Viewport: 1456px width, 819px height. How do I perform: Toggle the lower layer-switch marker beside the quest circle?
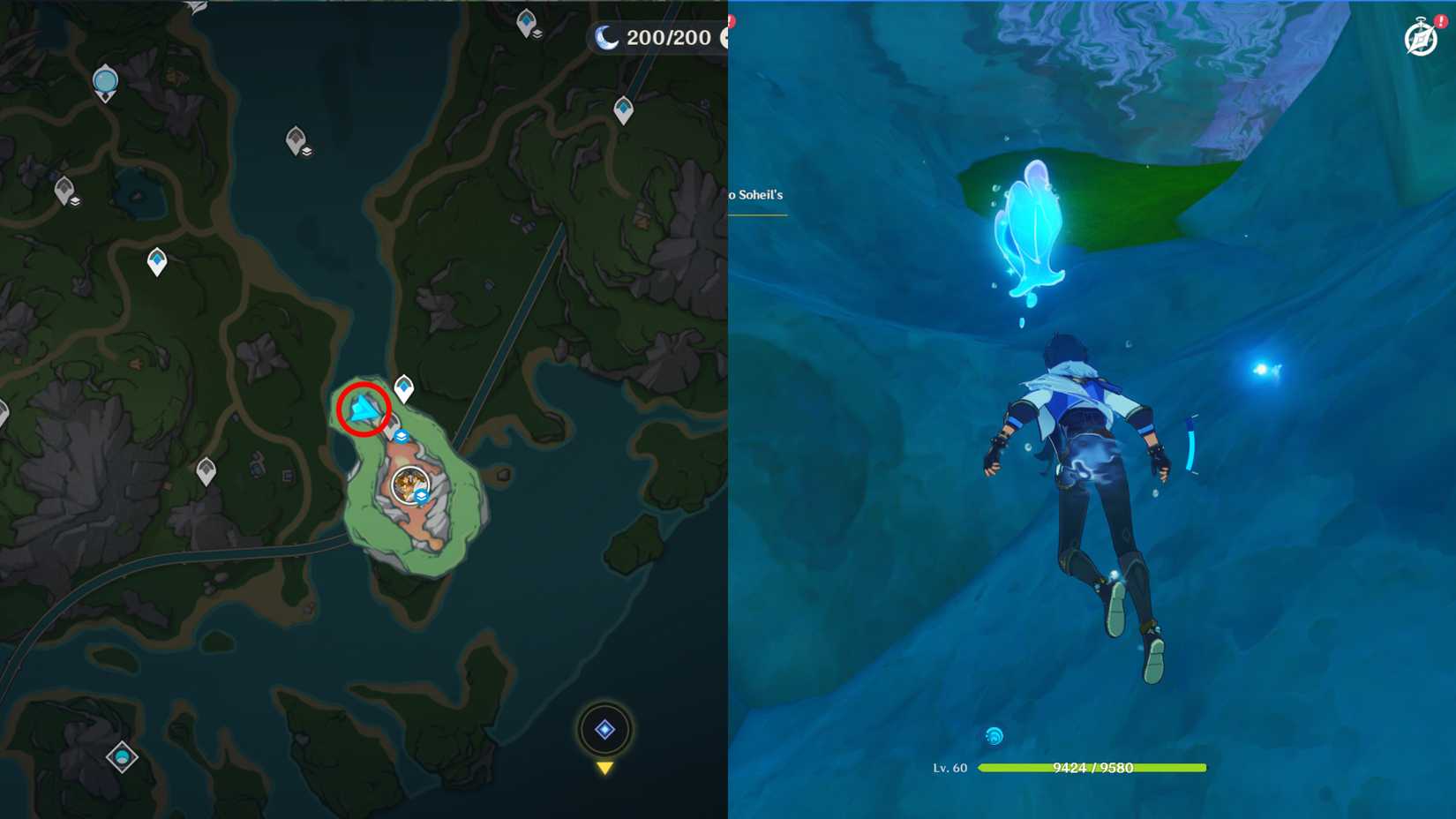point(422,495)
